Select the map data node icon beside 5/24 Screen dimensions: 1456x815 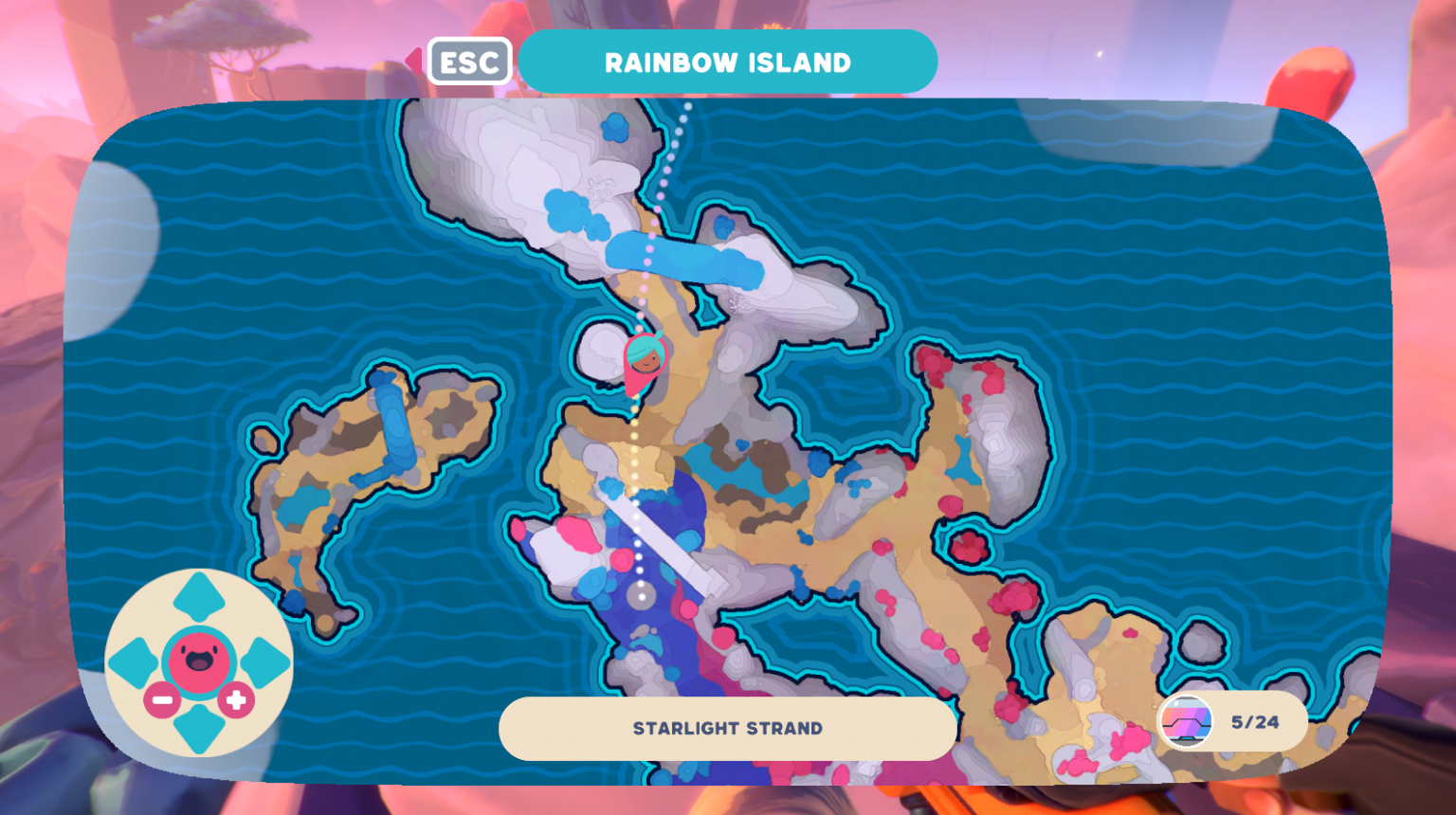click(x=1188, y=722)
